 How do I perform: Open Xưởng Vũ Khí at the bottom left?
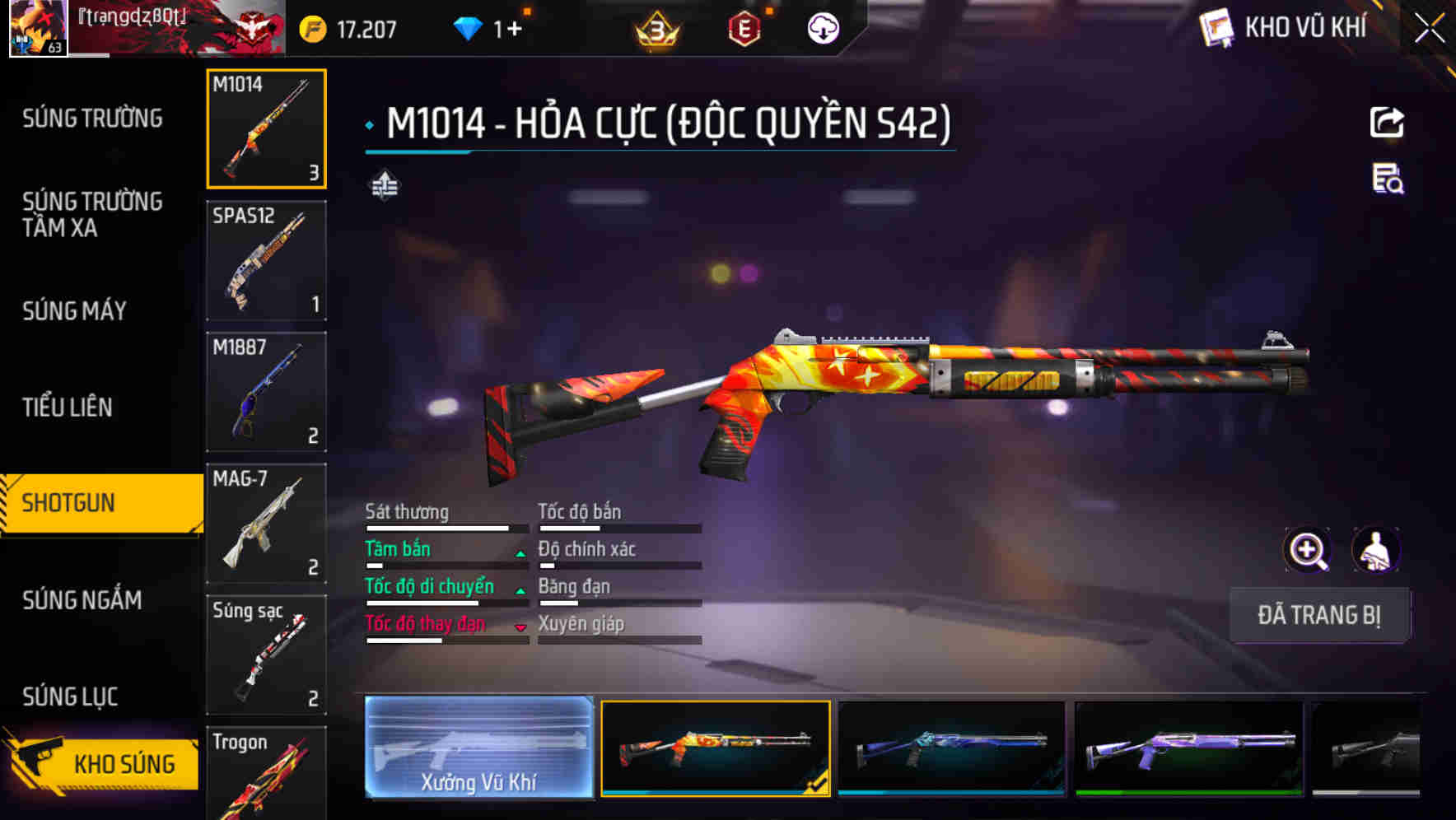click(x=478, y=749)
